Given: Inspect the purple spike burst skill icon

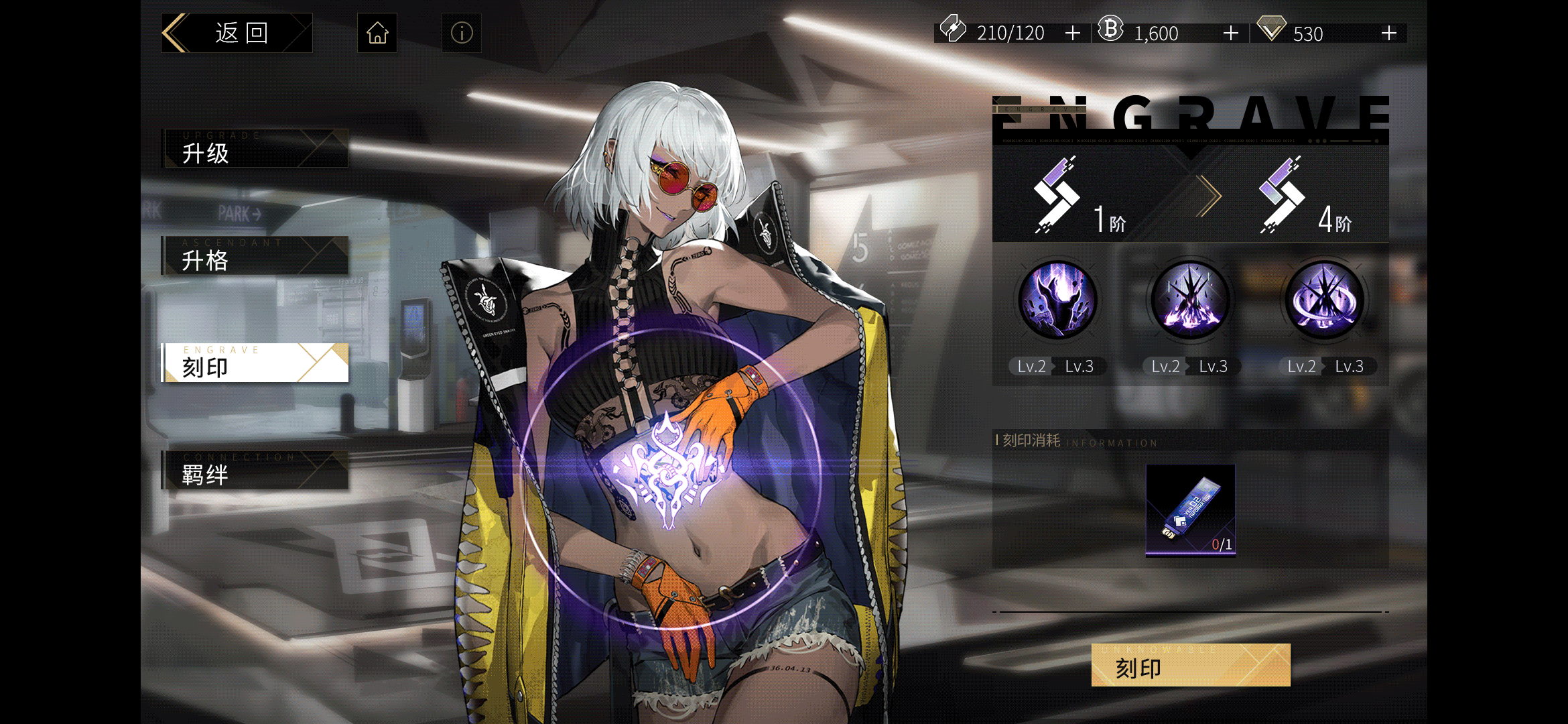Looking at the screenshot, I should coord(1191,300).
